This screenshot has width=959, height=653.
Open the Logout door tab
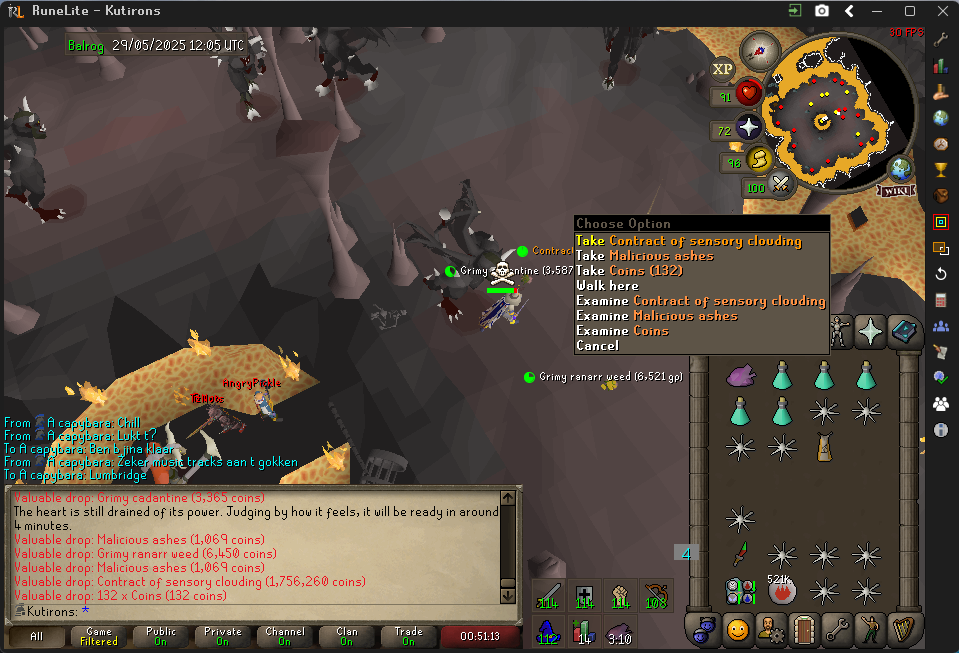pyautogui.click(x=801, y=629)
